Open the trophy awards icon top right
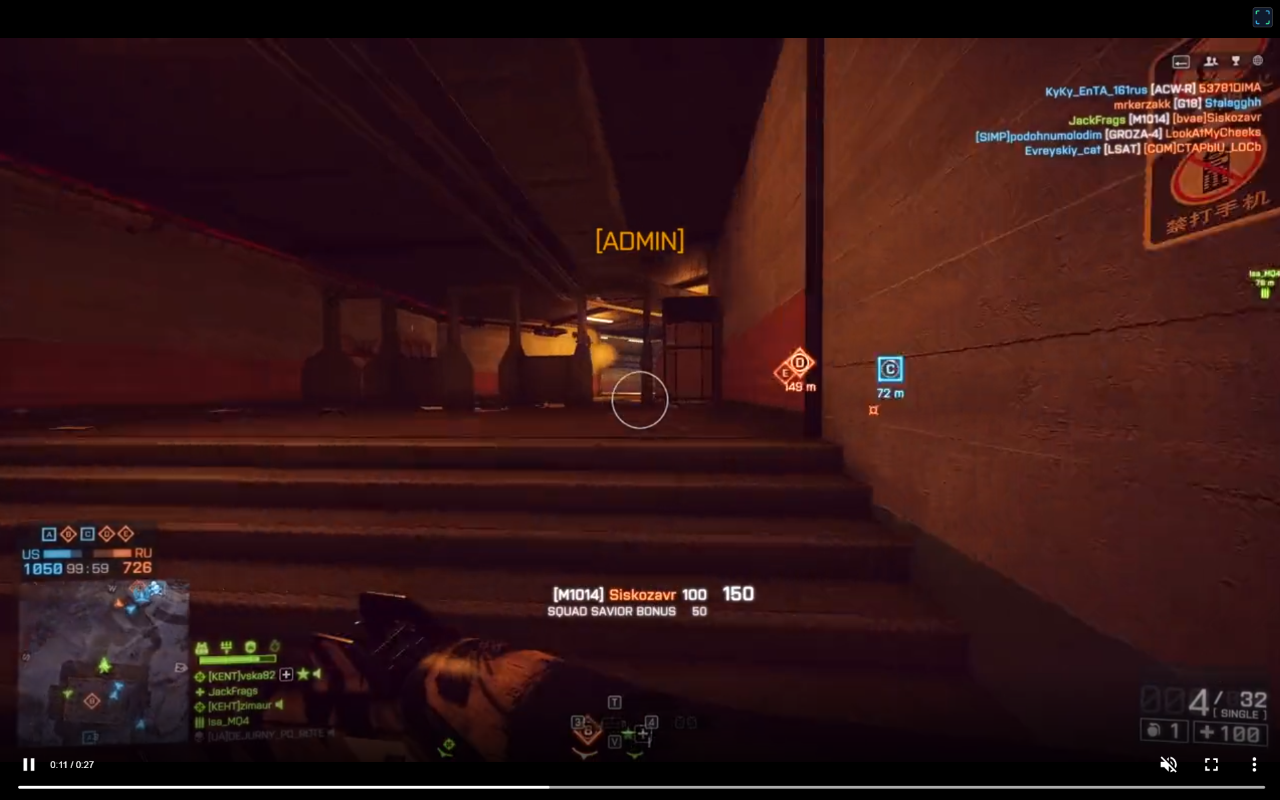 click(1235, 61)
